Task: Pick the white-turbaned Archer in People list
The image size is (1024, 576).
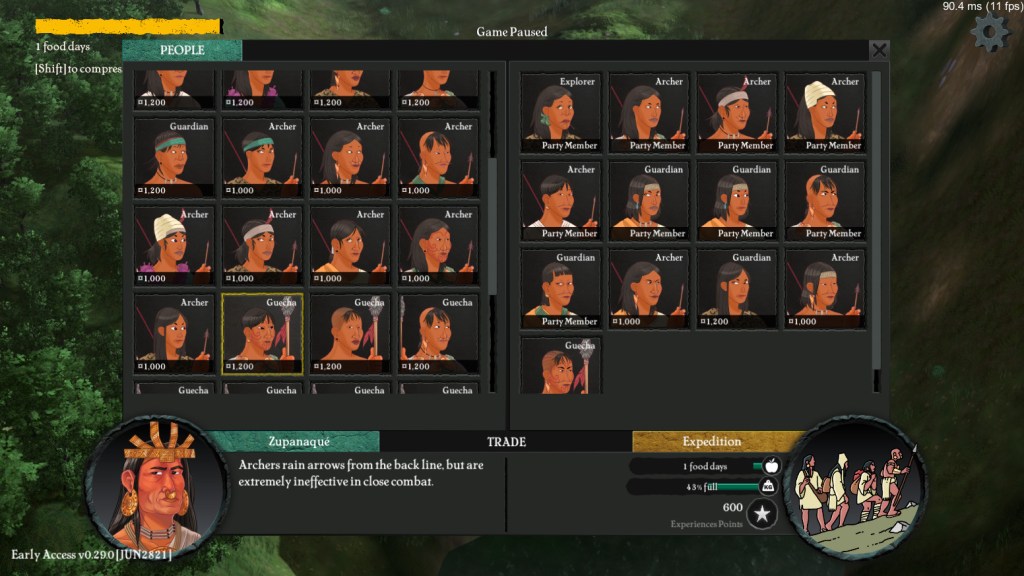Action: click(174, 245)
